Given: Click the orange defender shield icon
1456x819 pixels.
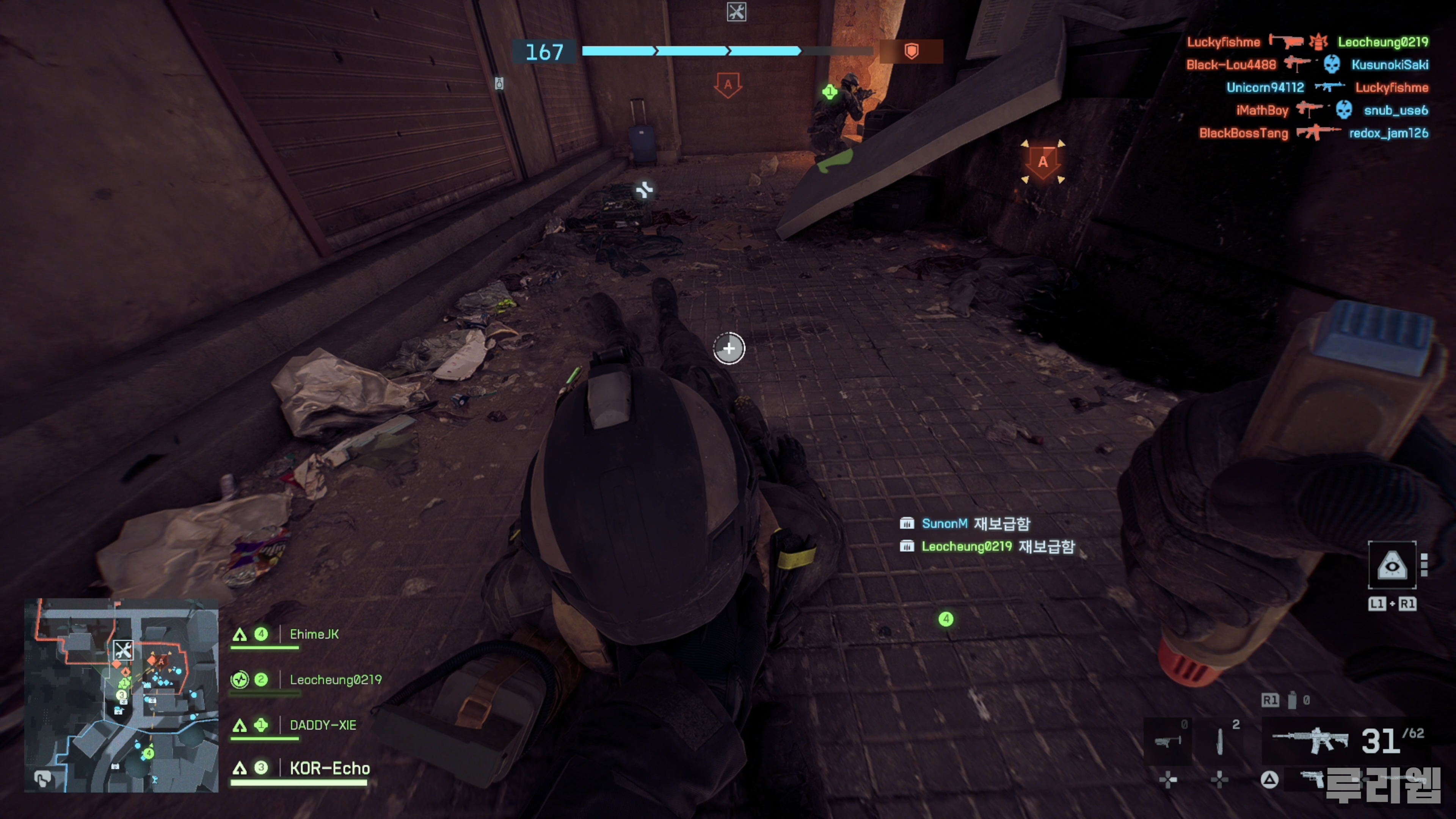Looking at the screenshot, I should pos(911,52).
